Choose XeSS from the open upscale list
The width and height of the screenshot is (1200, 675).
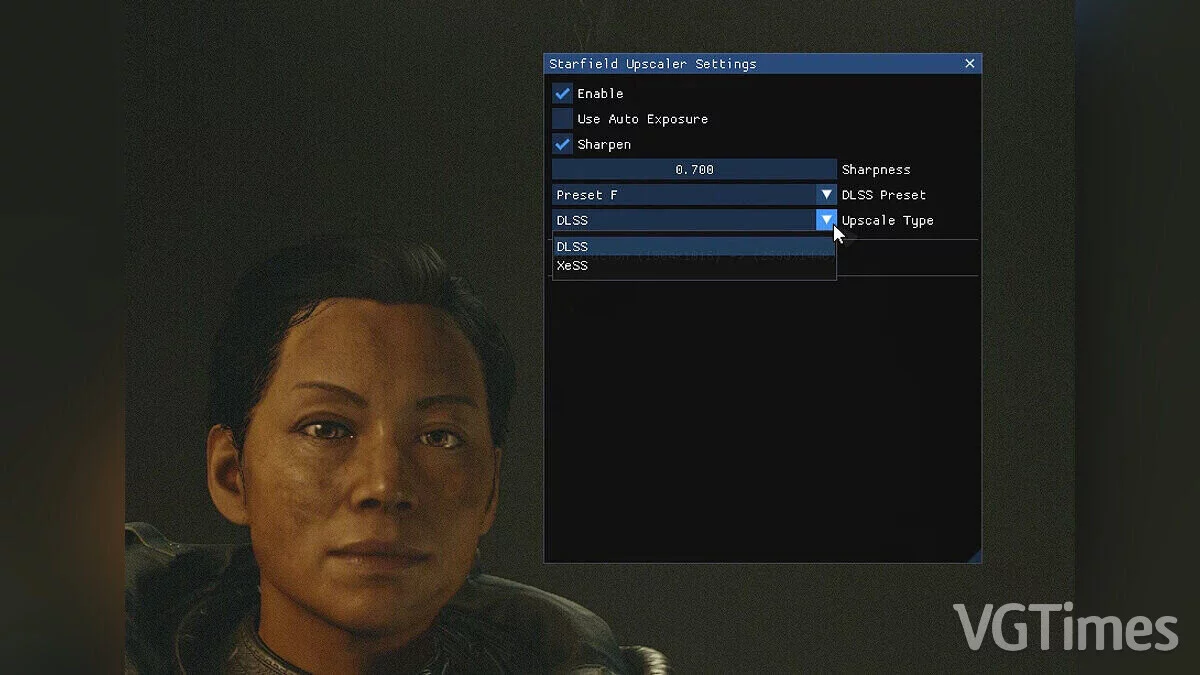pyautogui.click(x=693, y=266)
